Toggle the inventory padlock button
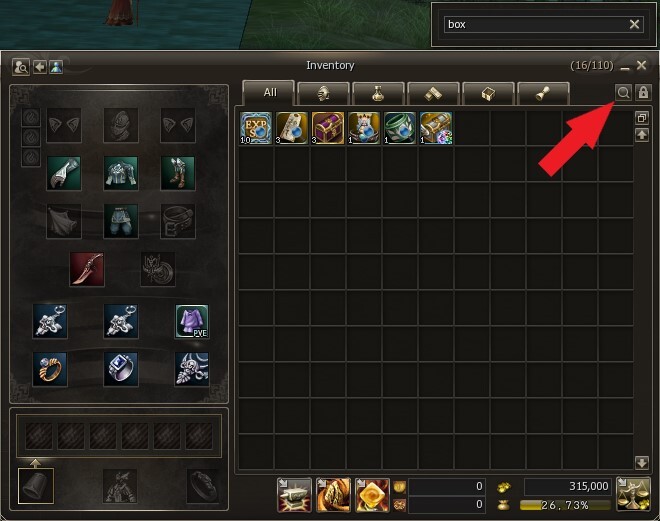The width and height of the screenshot is (660, 521). [643, 92]
